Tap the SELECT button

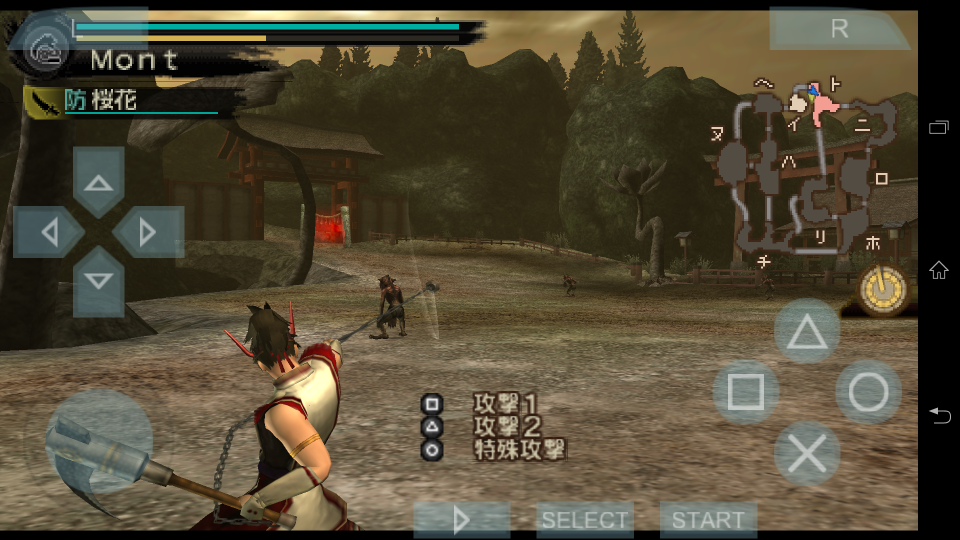coord(585,520)
